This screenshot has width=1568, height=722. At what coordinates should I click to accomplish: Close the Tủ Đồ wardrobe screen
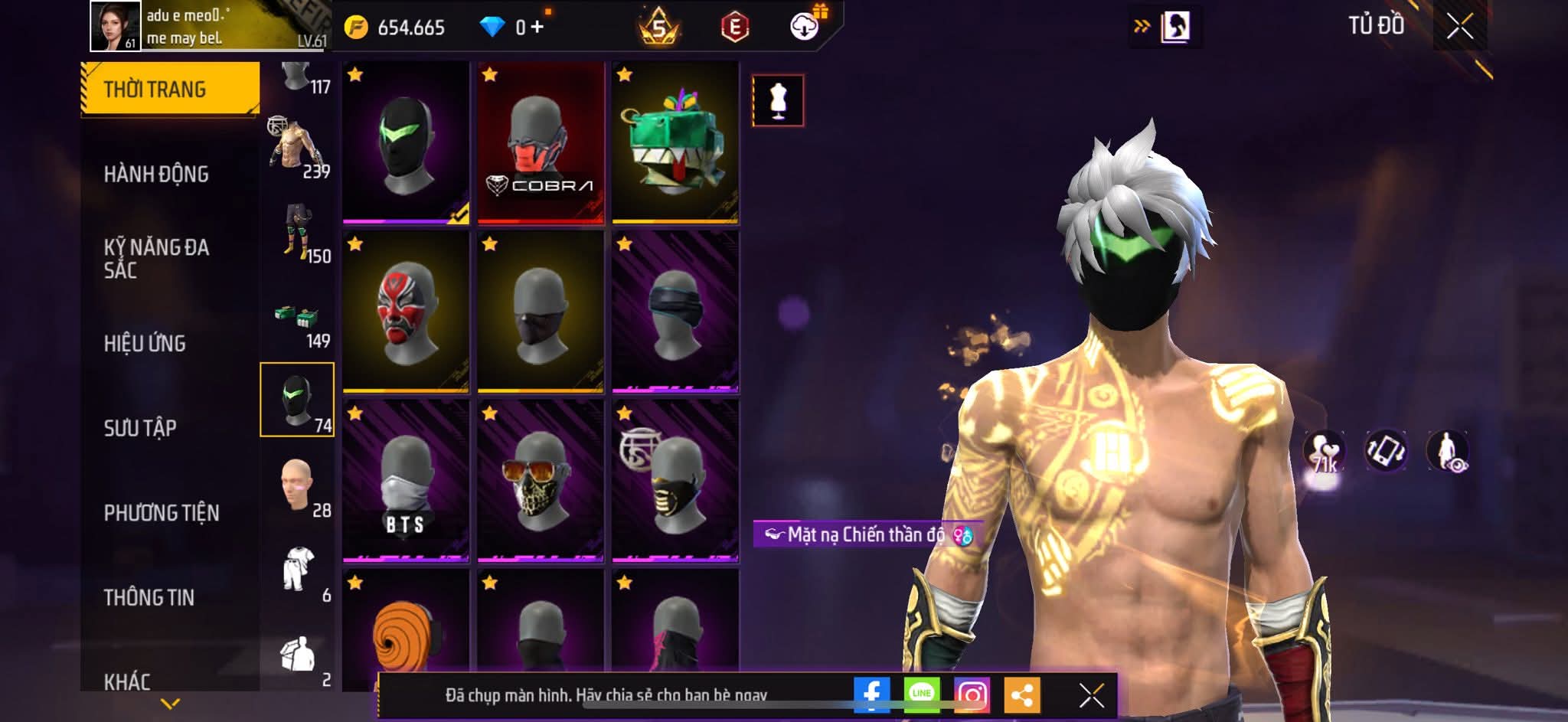[x=1459, y=28]
